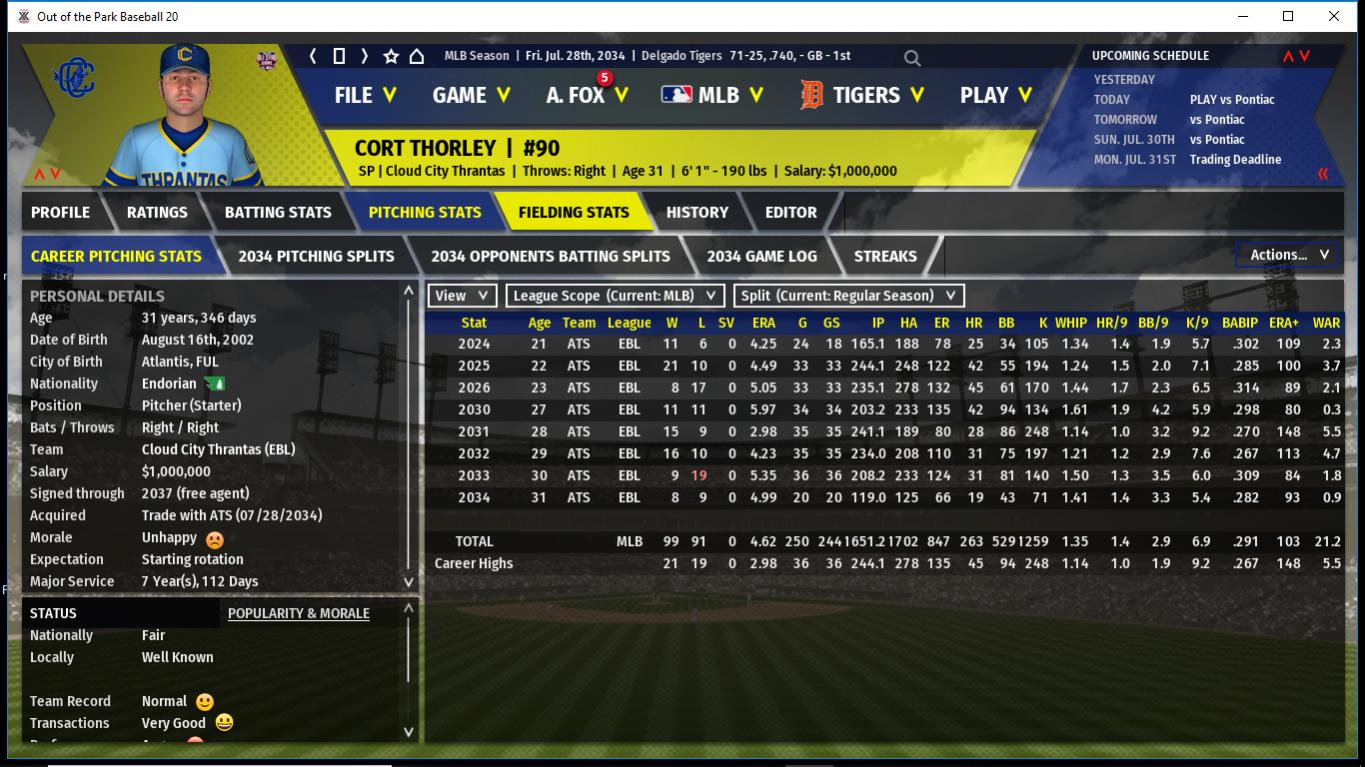Image resolution: width=1365 pixels, height=767 pixels.
Task: Open the League Scope dropdown
Action: pos(615,296)
